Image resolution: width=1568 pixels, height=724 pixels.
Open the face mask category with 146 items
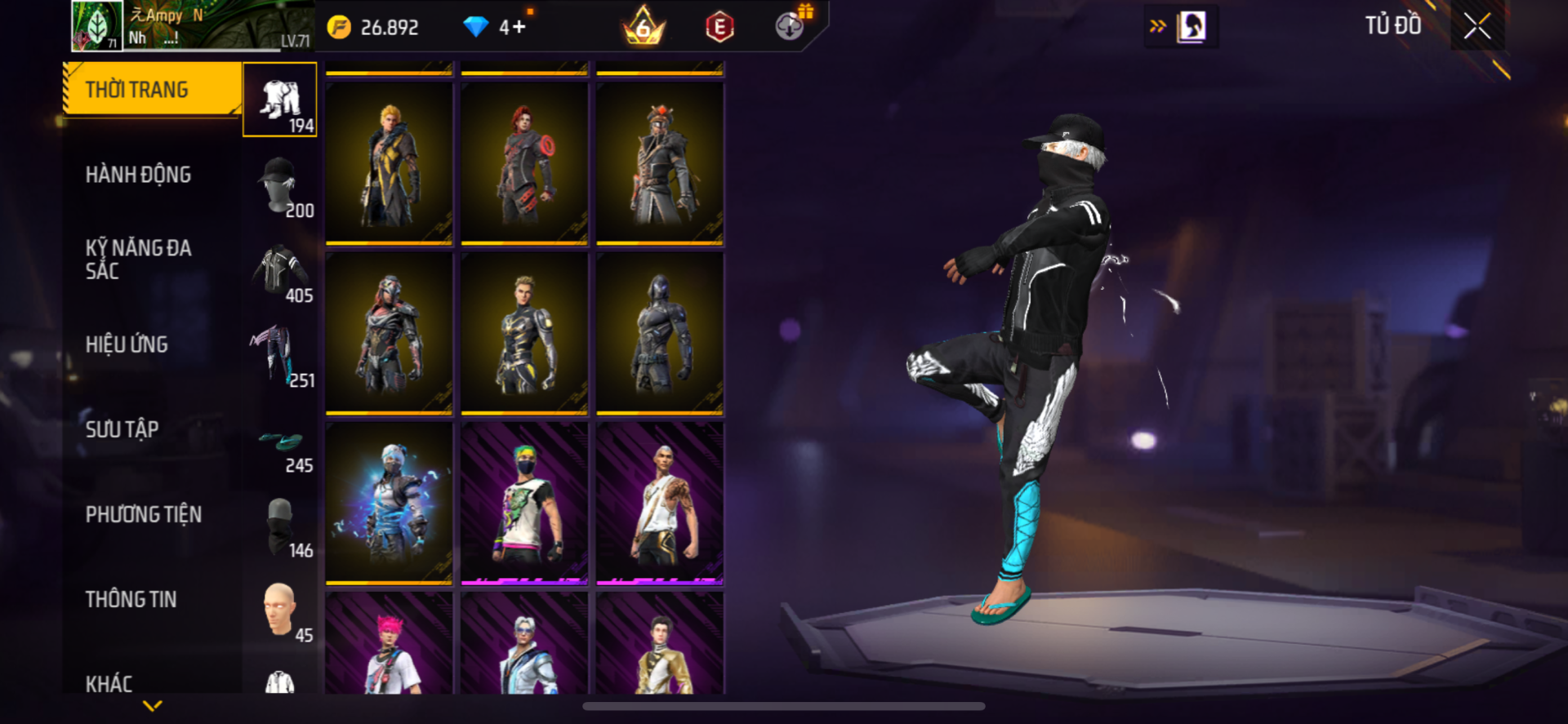pyautogui.click(x=280, y=525)
